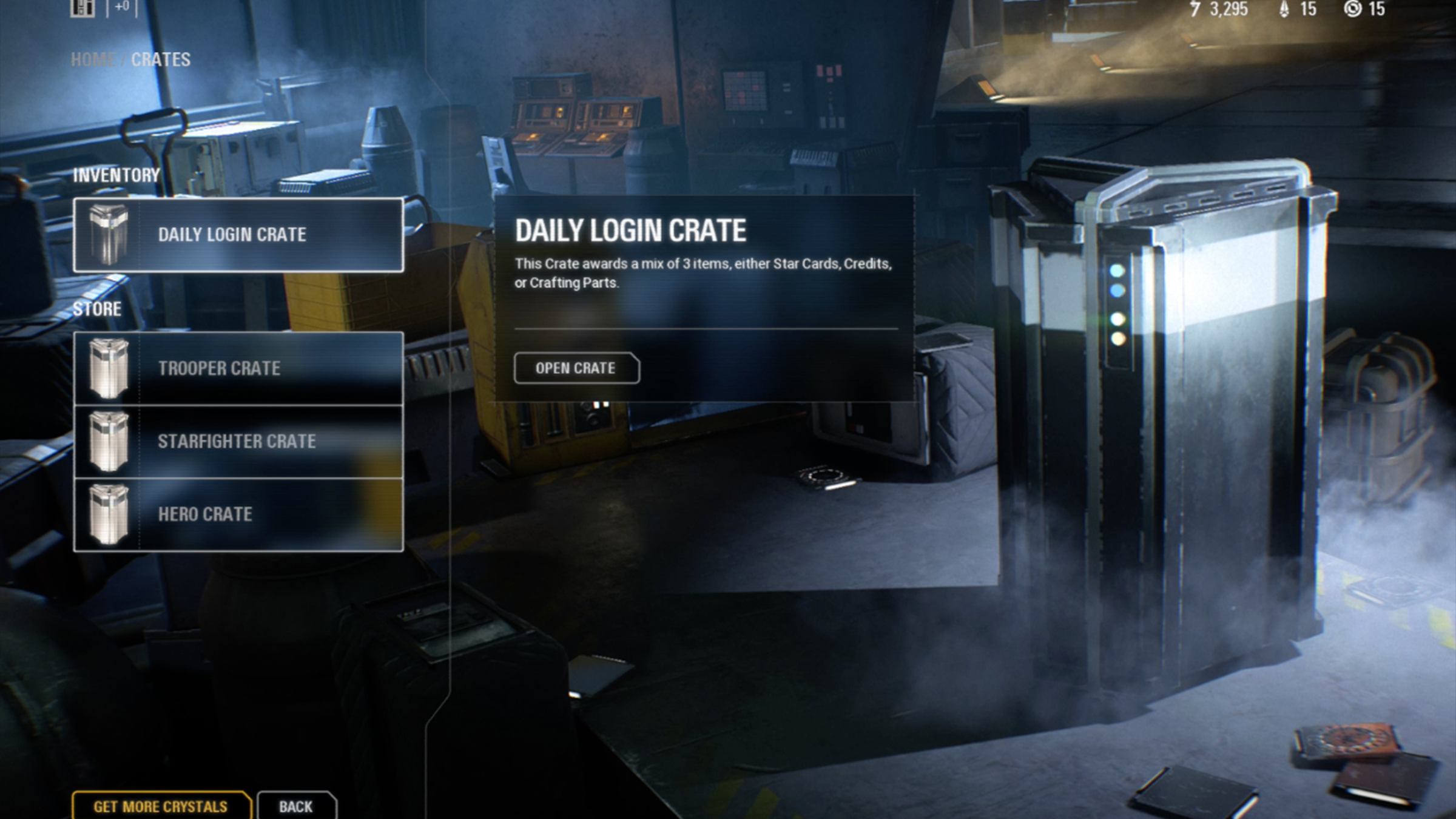Pick the Hero Crate store item
Image resolution: width=1456 pixels, height=819 pixels.
pyautogui.click(x=238, y=514)
